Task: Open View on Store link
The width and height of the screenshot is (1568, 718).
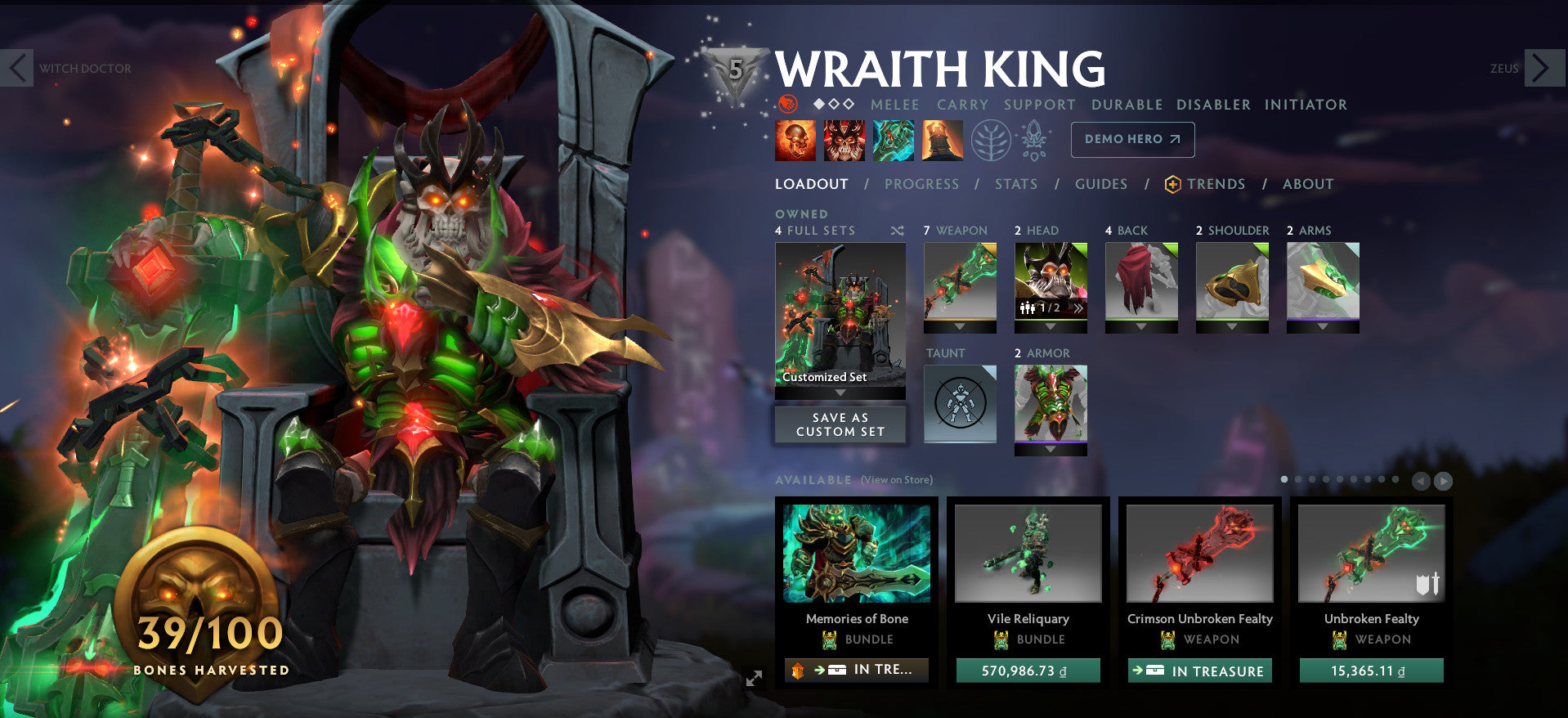Action: [x=897, y=480]
